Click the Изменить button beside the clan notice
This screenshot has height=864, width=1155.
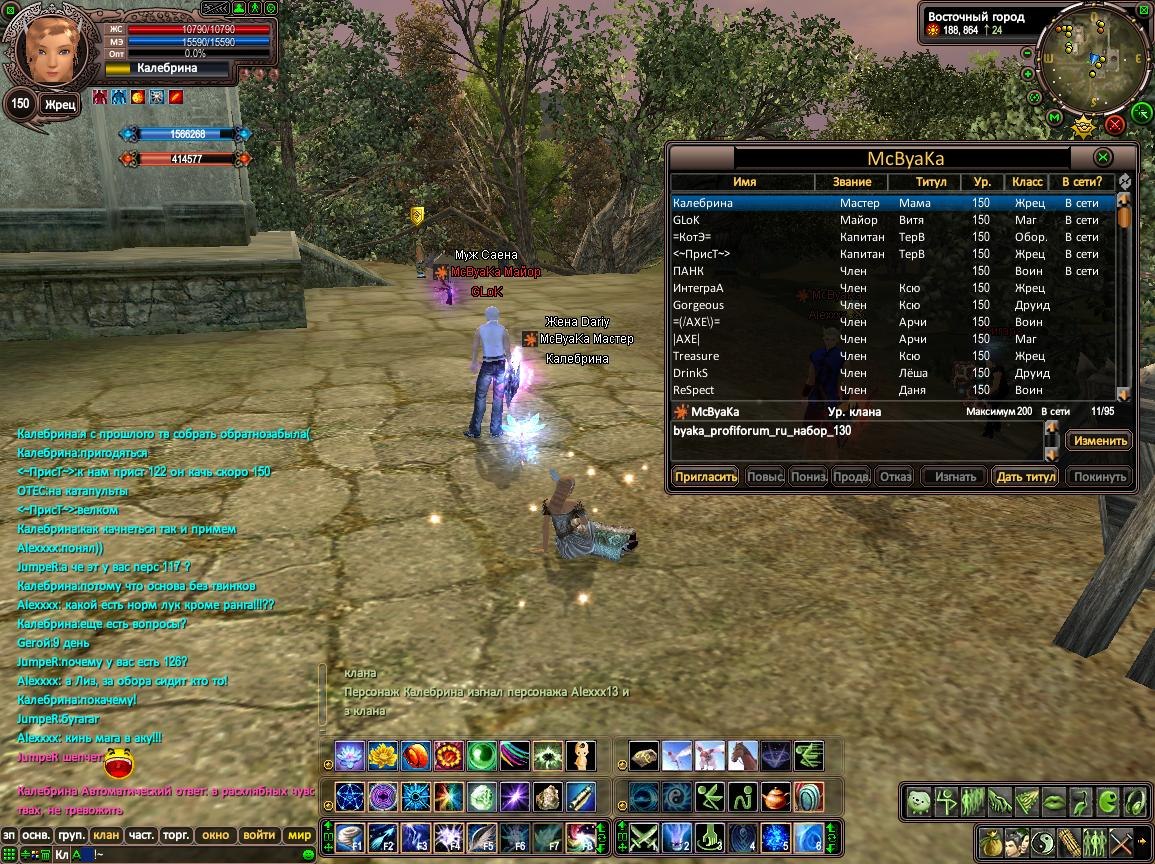point(1100,441)
